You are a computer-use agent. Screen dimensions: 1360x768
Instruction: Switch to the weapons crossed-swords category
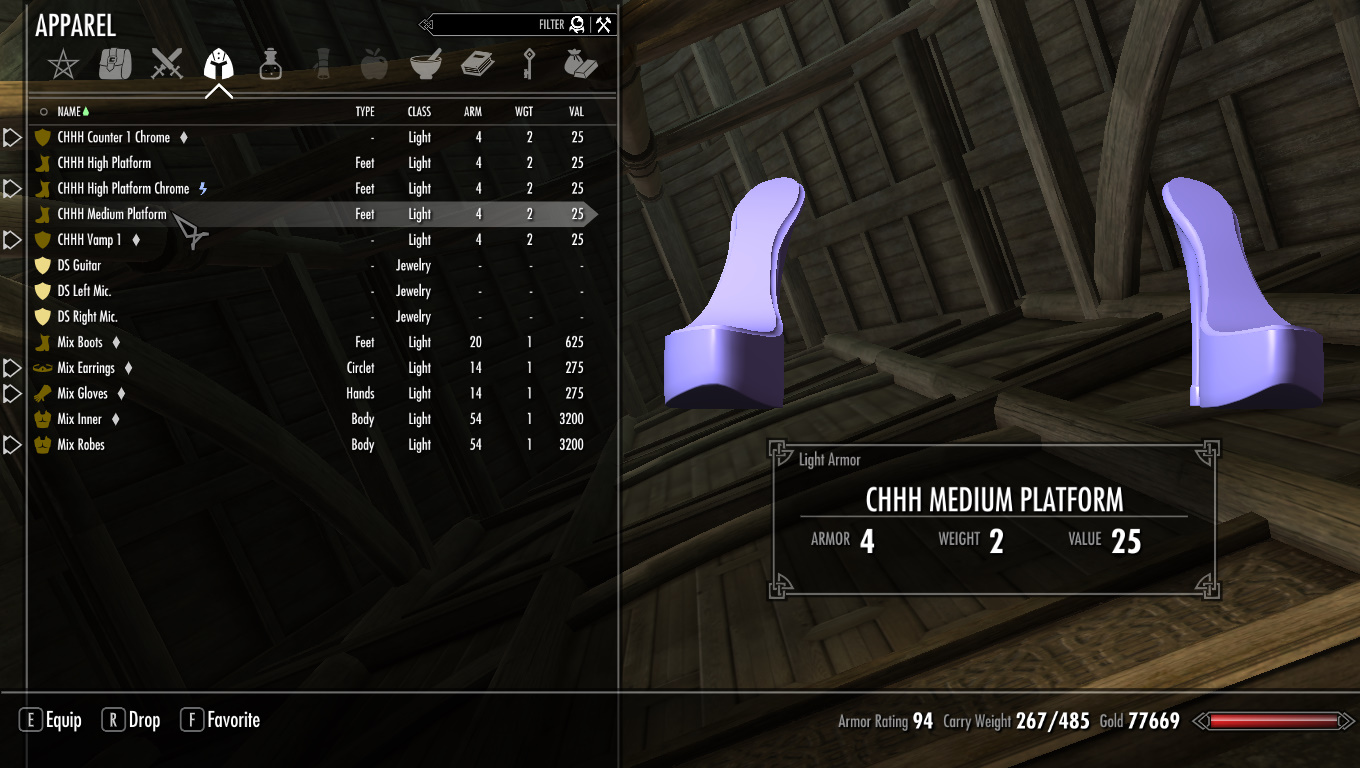[167, 65]
